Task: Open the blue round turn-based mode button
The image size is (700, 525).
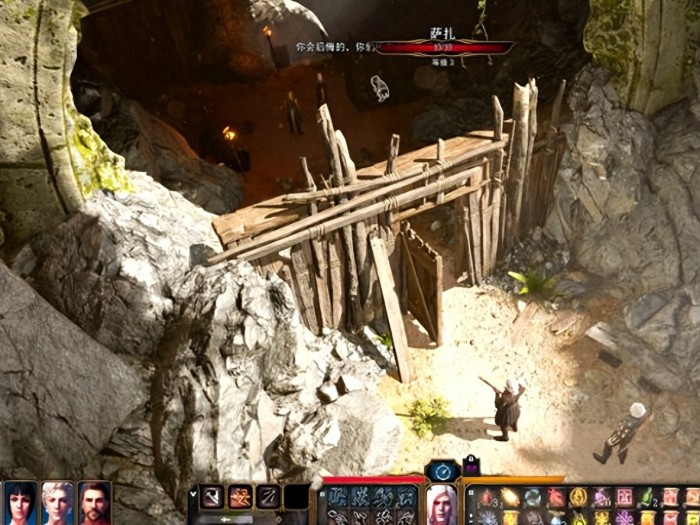Action: pyautogui.click(x=441, y=470)
